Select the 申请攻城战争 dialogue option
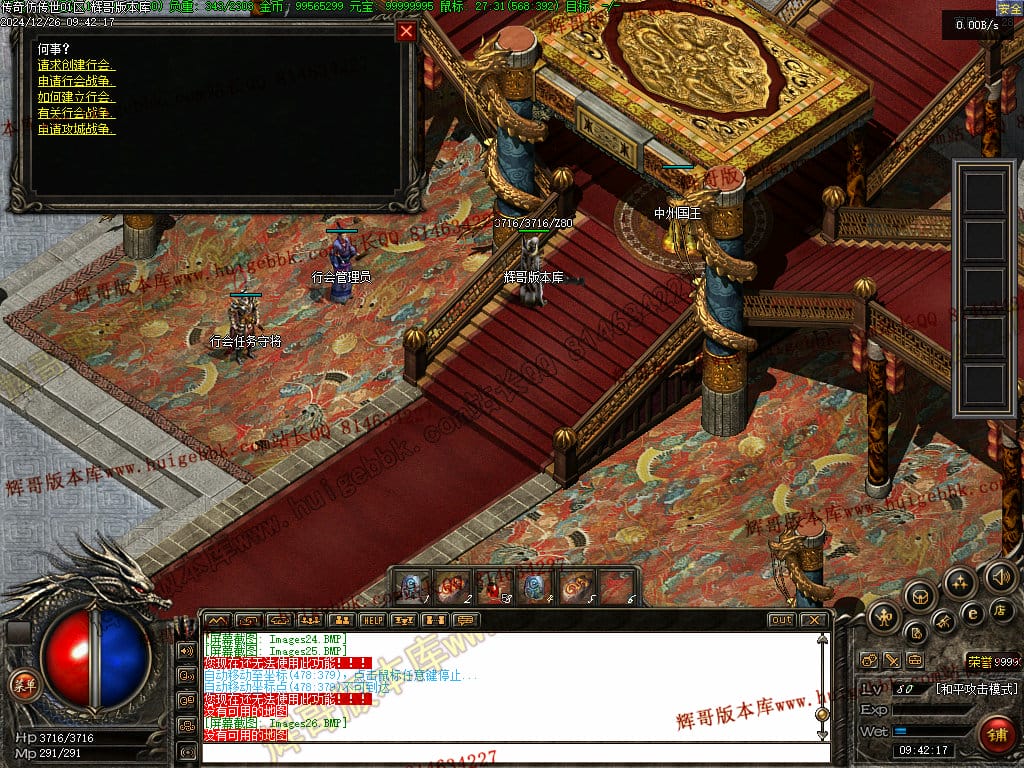1024x768 pixels. pyautogui.click(x=76, y=129)
